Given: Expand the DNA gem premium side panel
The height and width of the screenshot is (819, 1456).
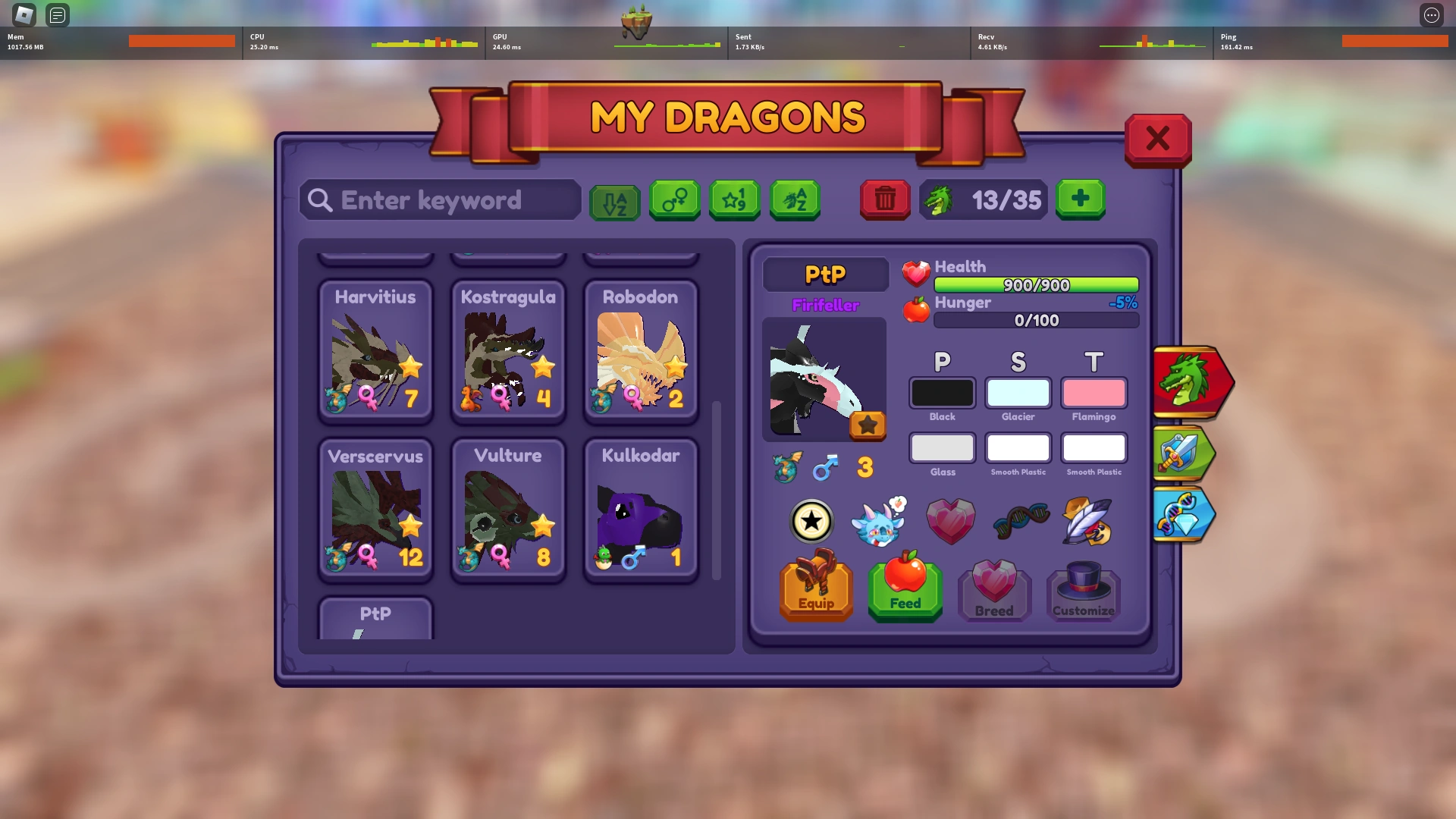Looking at the screenshot, I should point(1185,514).
